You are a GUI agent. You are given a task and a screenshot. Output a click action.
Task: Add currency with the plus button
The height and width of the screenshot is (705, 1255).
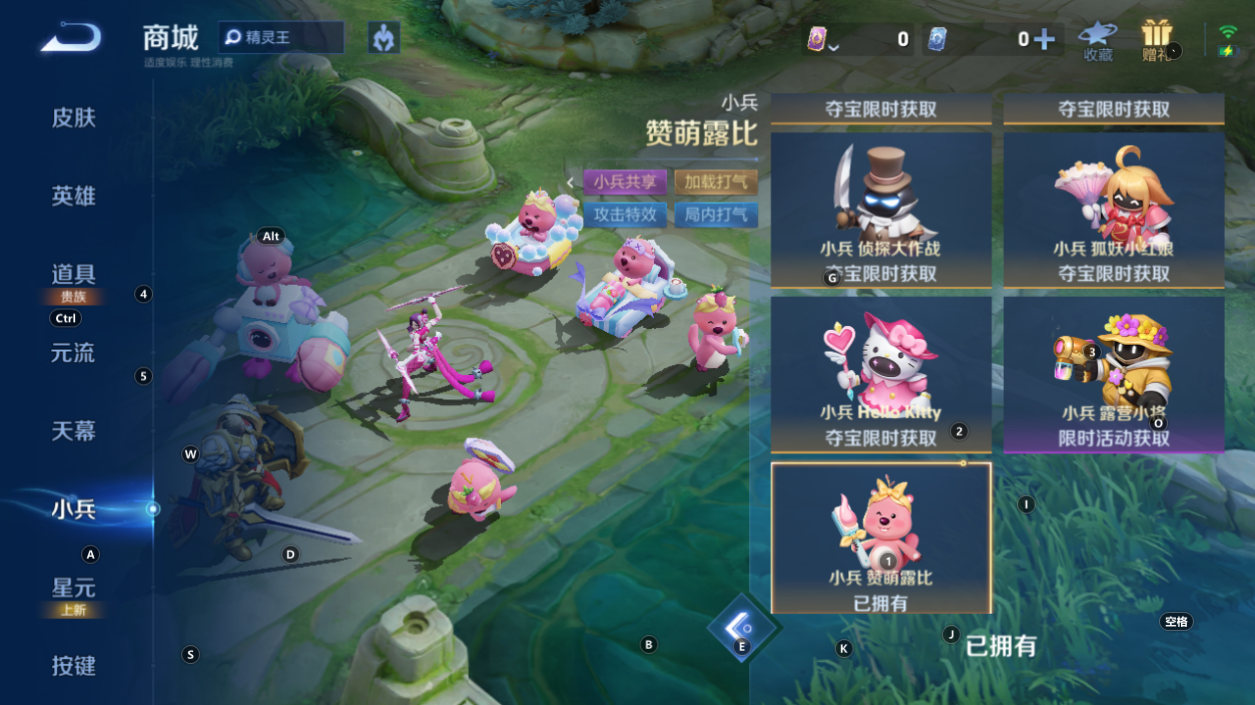(1044, 39)
